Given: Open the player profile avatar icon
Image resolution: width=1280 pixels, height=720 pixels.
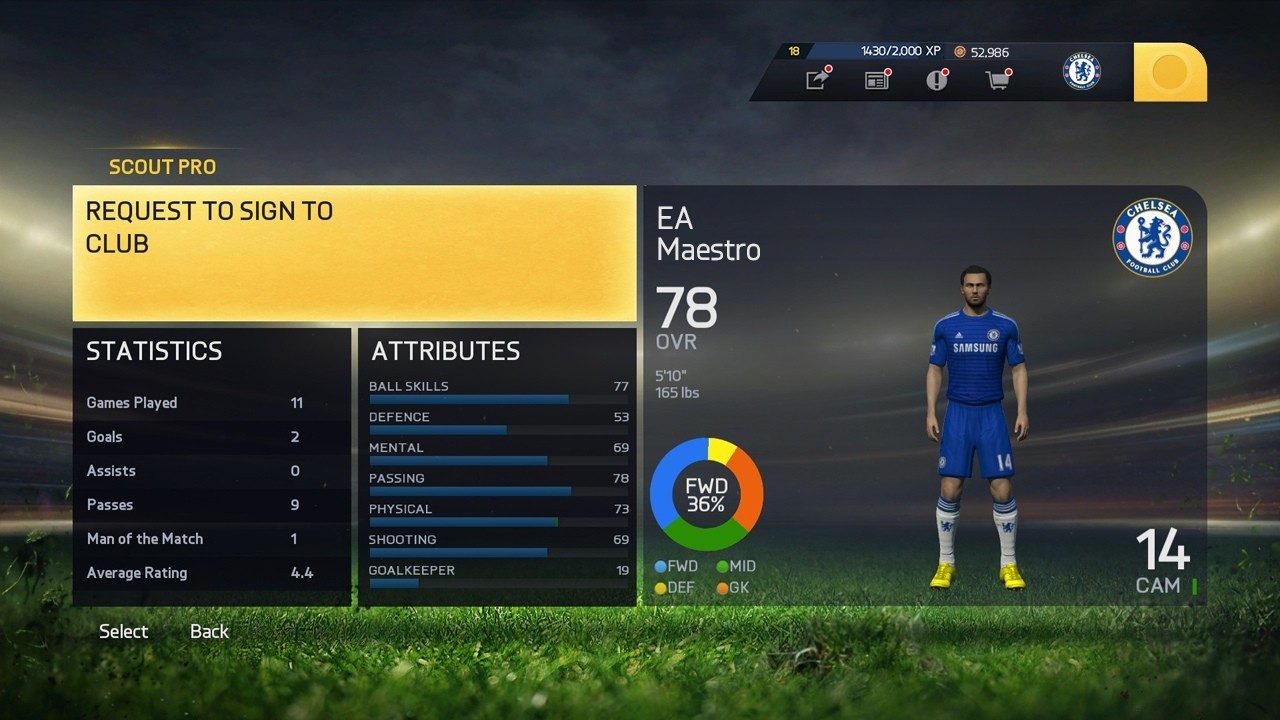Looking at the screenshot, I should click(1169, 71).
